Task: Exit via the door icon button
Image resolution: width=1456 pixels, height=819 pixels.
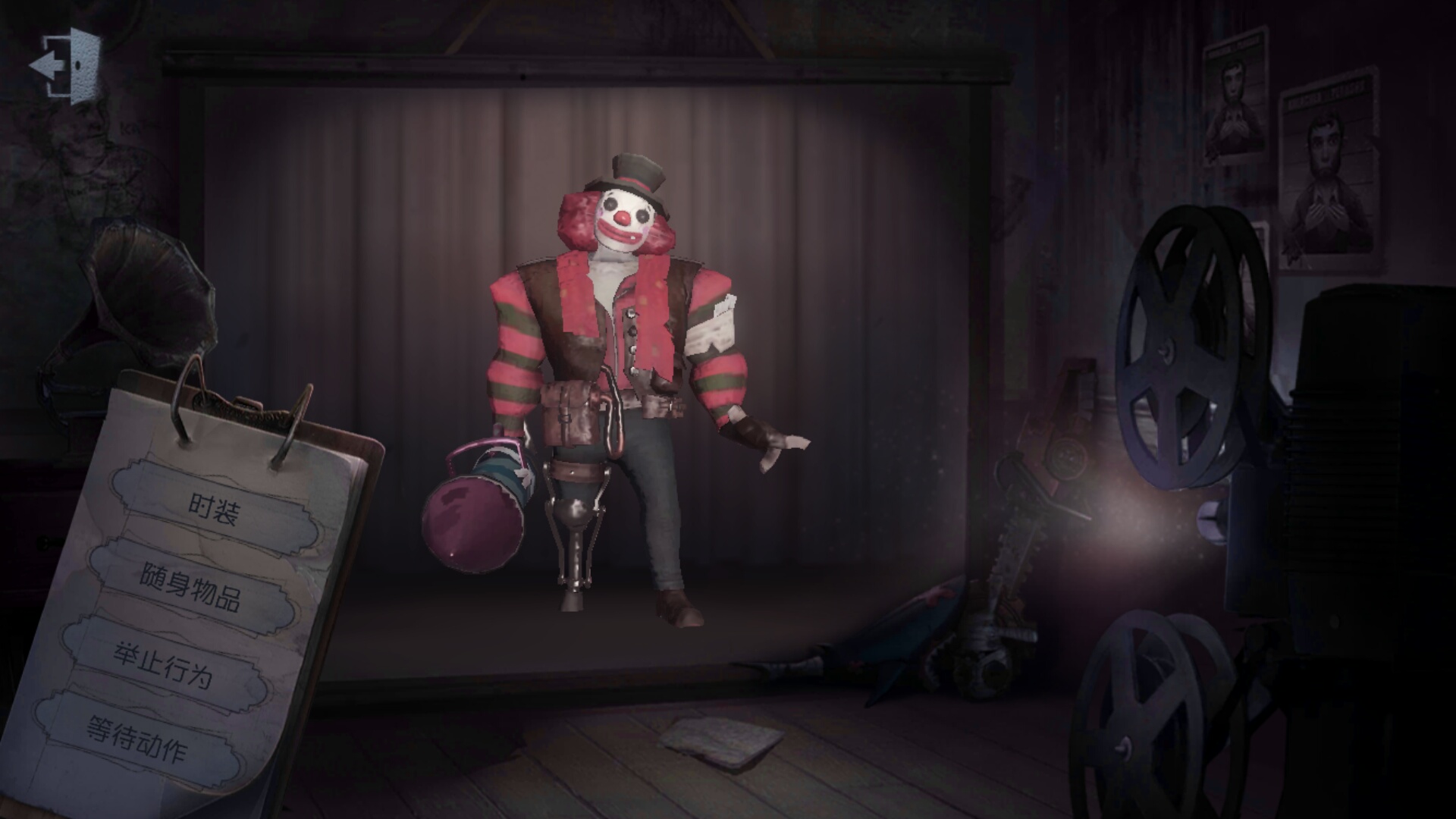Action: 66,66
